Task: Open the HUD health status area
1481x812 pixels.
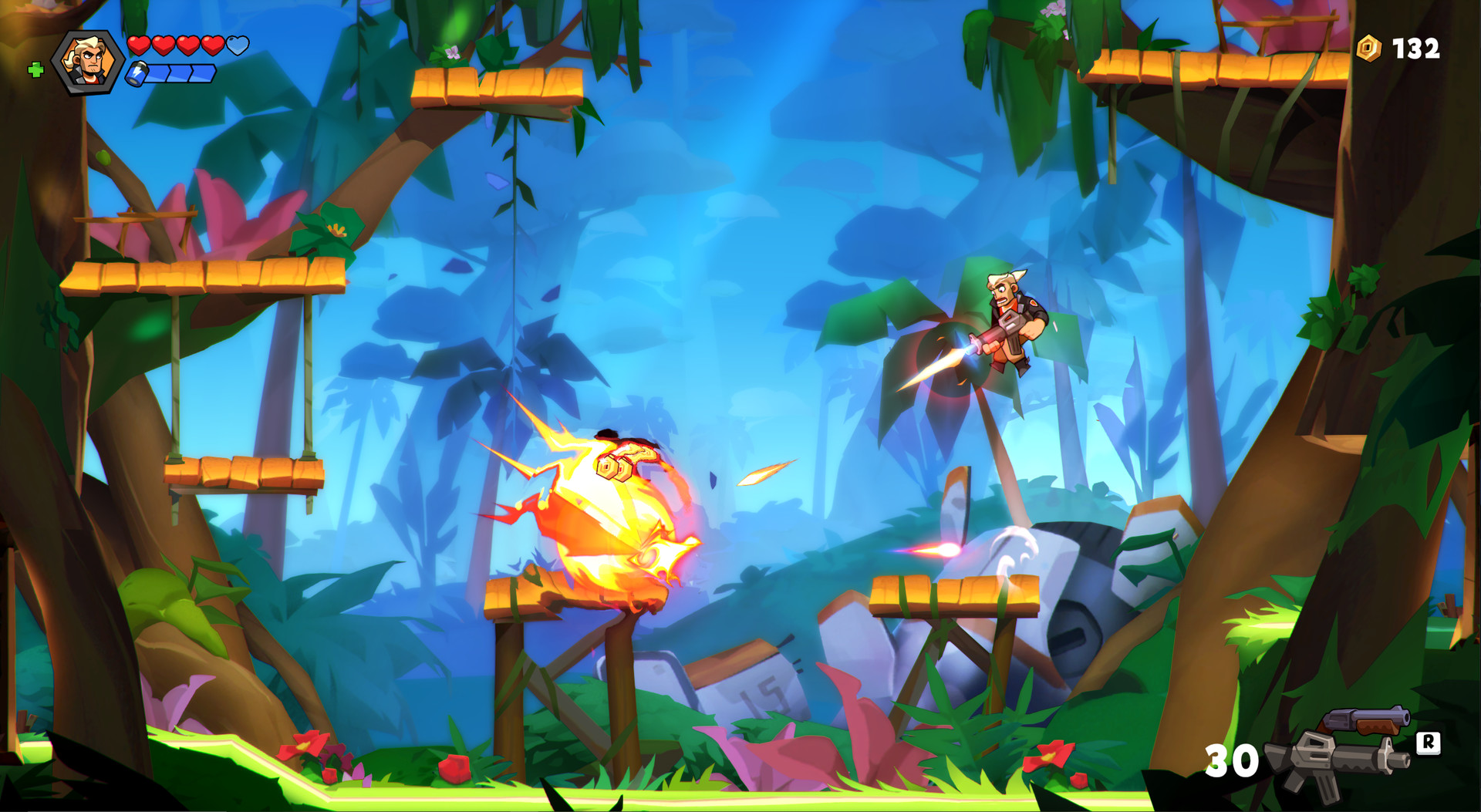Action: click(187, 45)
